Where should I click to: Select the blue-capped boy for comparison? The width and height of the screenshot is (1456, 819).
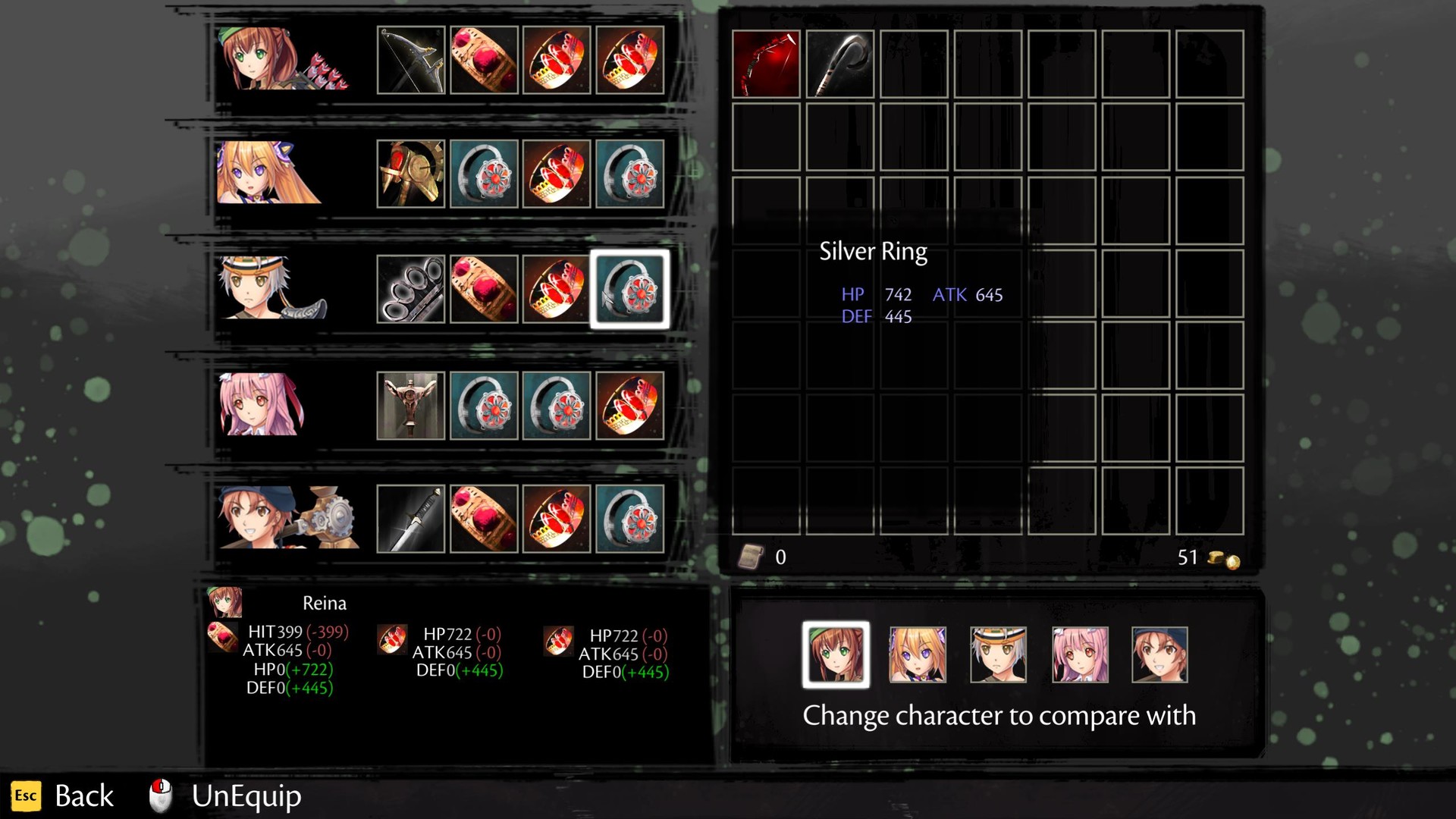[1160, 654]
